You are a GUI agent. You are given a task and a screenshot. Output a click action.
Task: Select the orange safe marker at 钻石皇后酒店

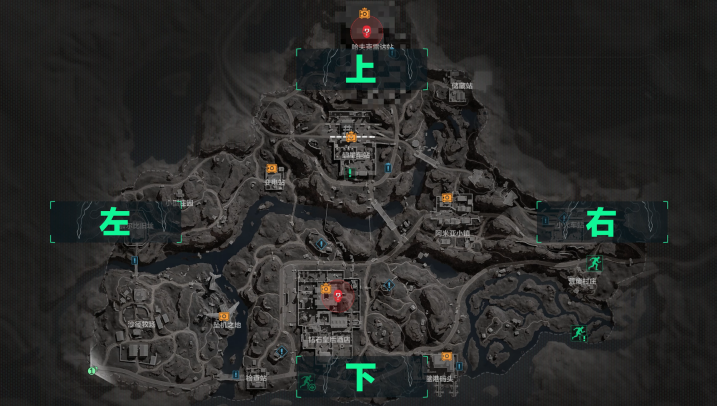[x=325, y=290]
